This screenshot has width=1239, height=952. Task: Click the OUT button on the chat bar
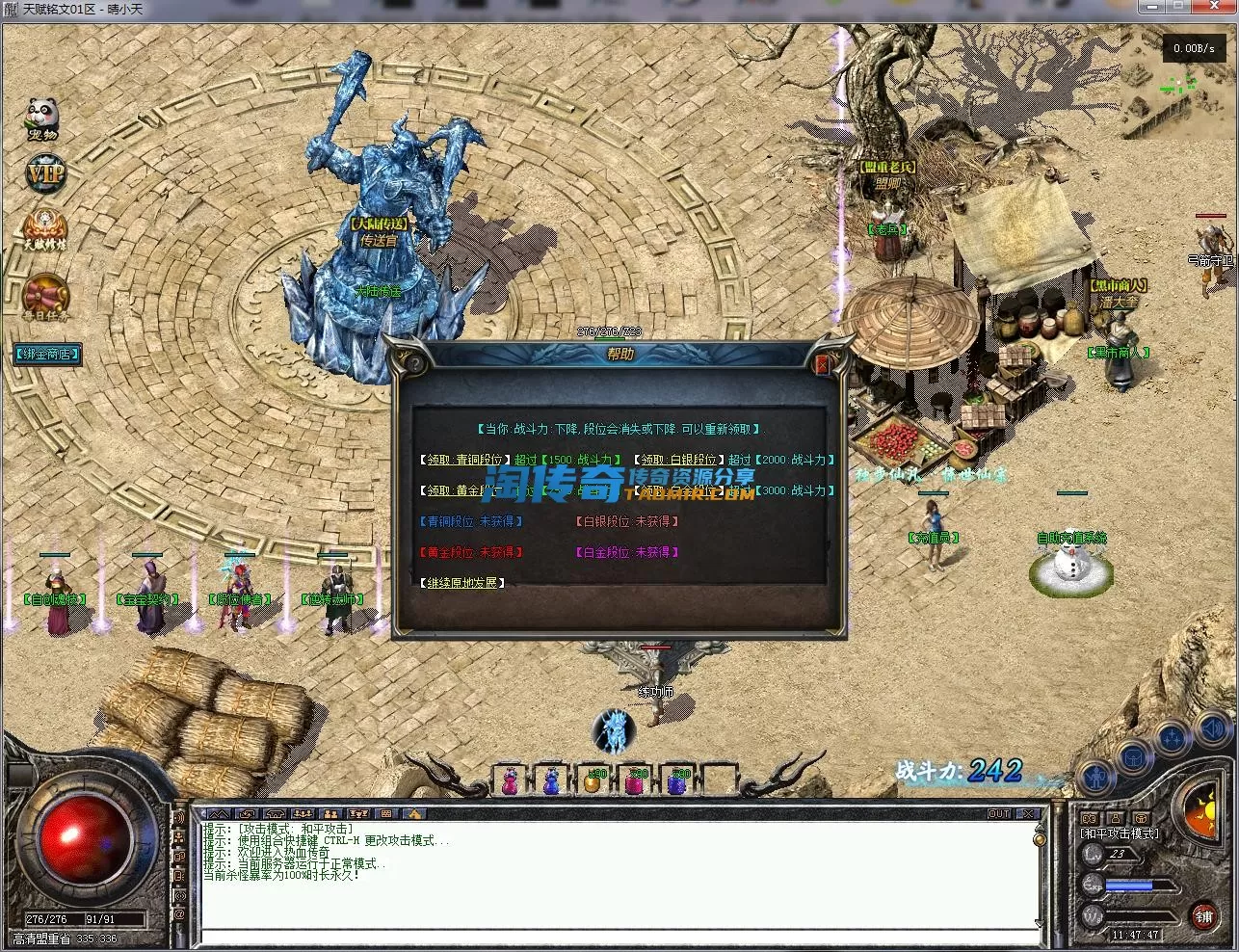point(999,814)
